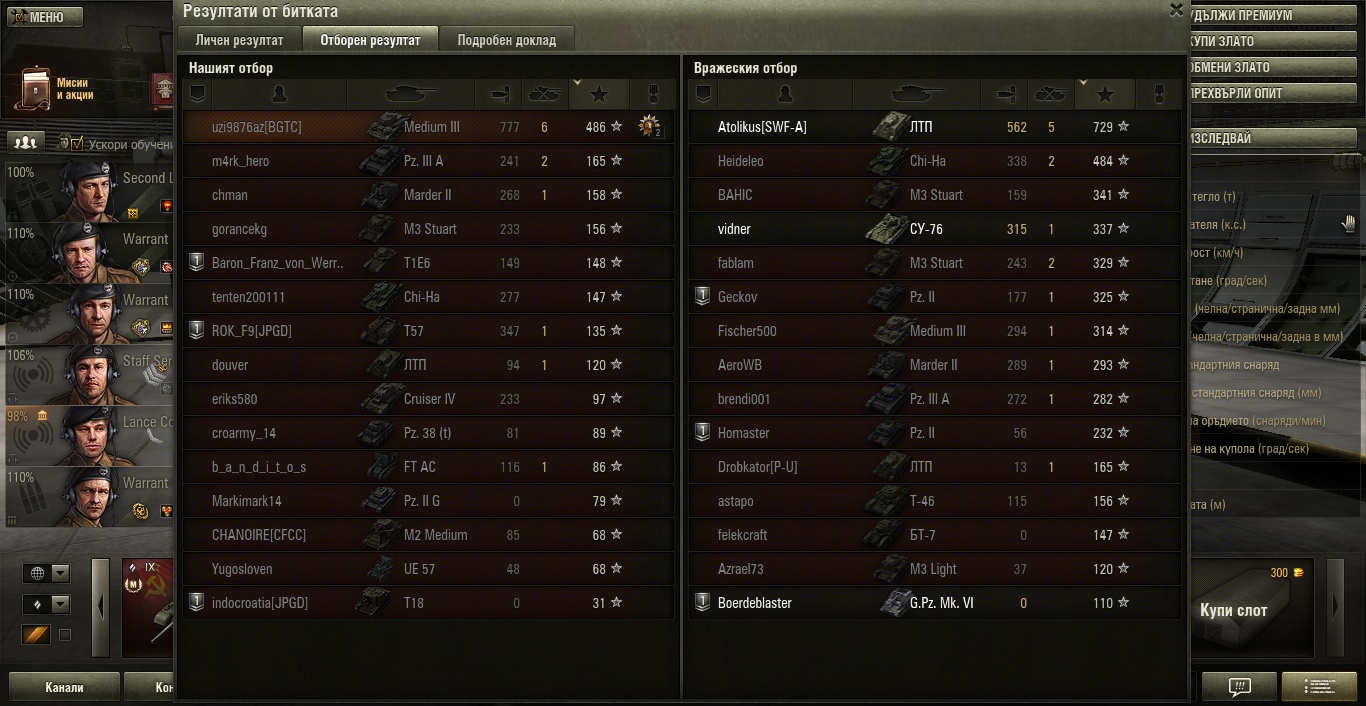Select the Отборен резултат tab
The image size is (1366, 706).
(x=370, y=40)
